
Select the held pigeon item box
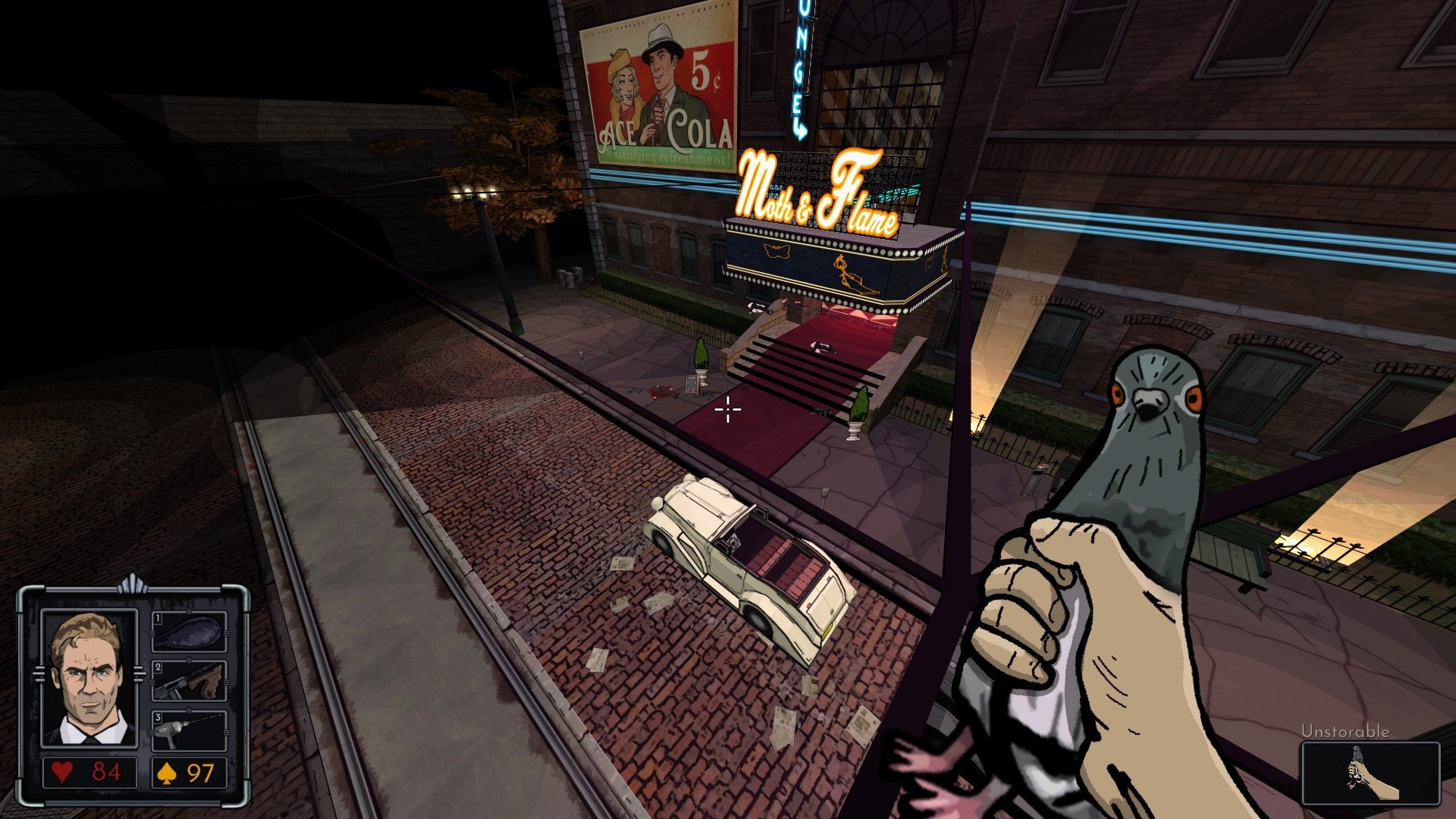[1370, 773]
